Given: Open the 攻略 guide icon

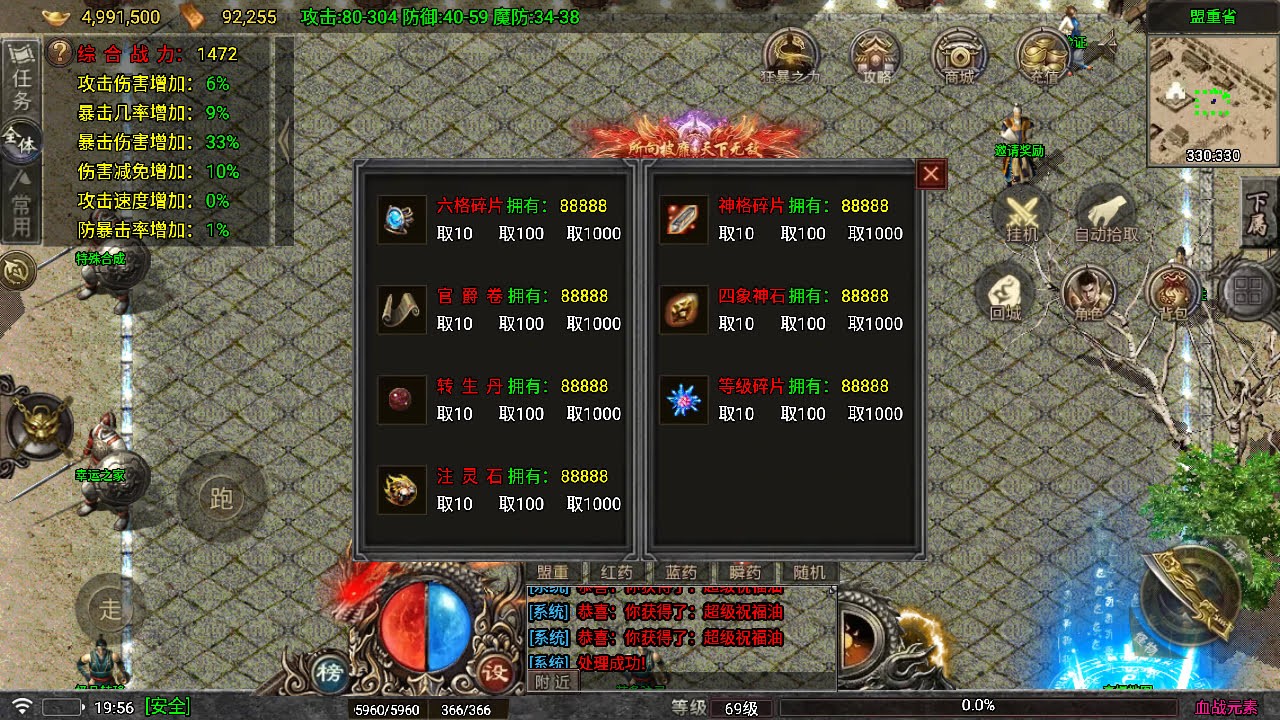Looking at the screenshot, I should [x=876, y=57].
